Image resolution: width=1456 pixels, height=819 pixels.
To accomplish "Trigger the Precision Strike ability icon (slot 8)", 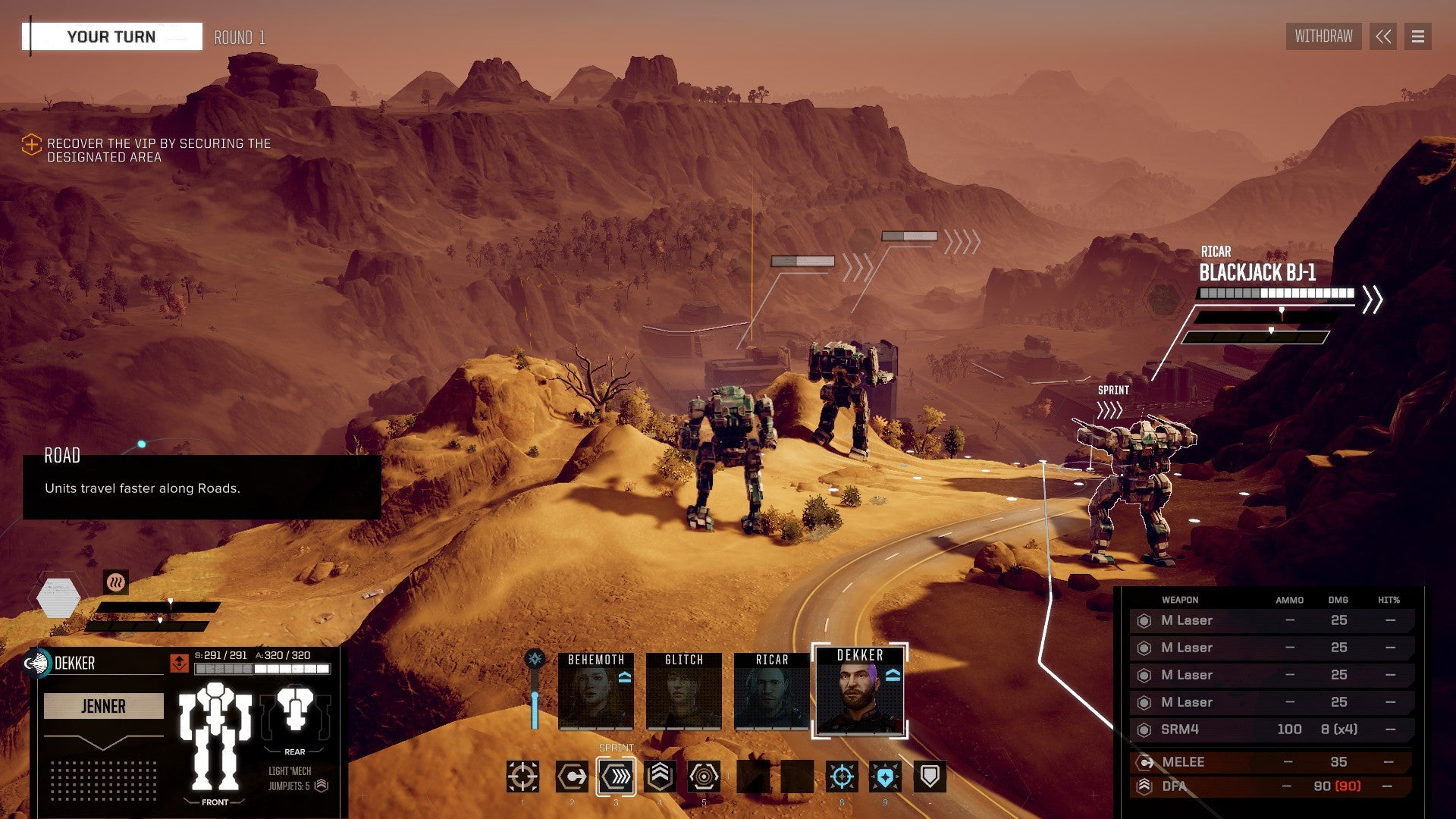I will [842, 777].
